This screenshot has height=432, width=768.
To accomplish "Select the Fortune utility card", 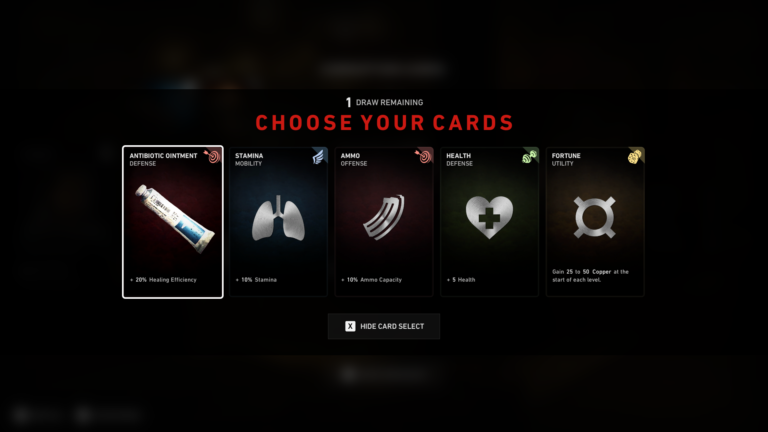I will coord(595,222).
